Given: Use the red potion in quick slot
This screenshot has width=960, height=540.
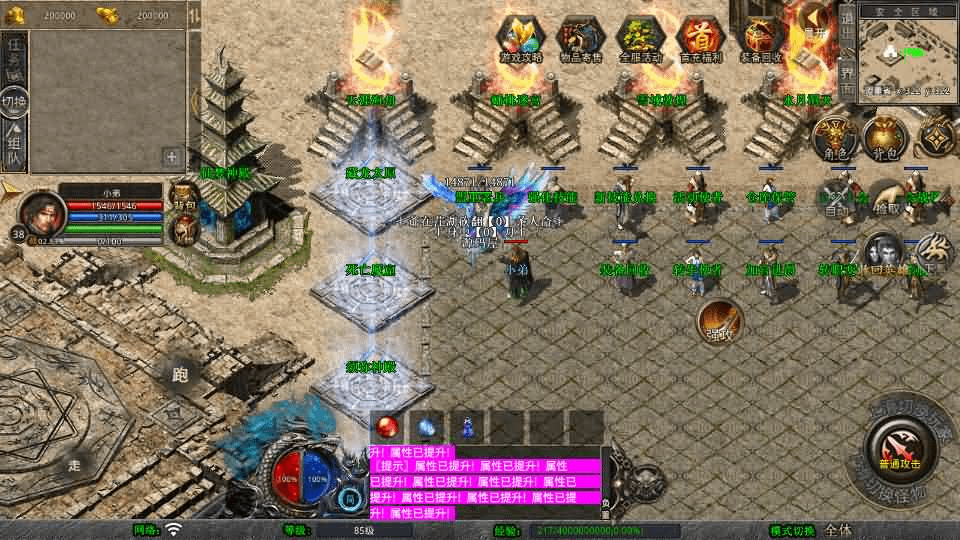Looking at the screenshot, I should [387, 427].
